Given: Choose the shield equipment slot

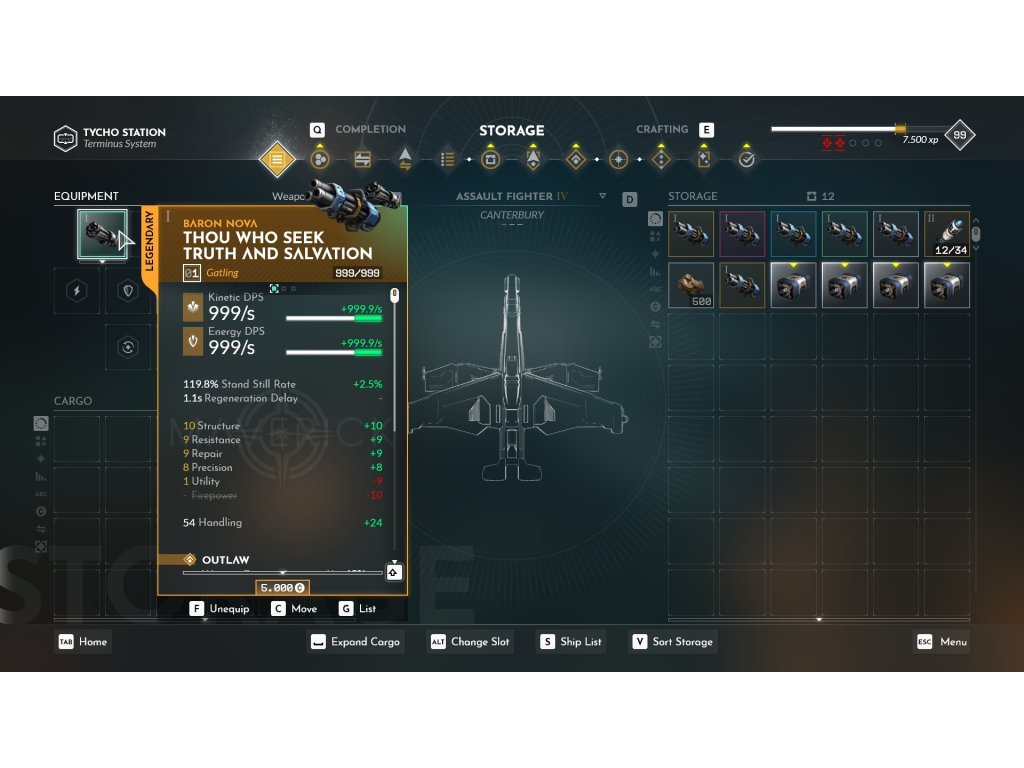Looking at the screenshot, I should (127, 291).
